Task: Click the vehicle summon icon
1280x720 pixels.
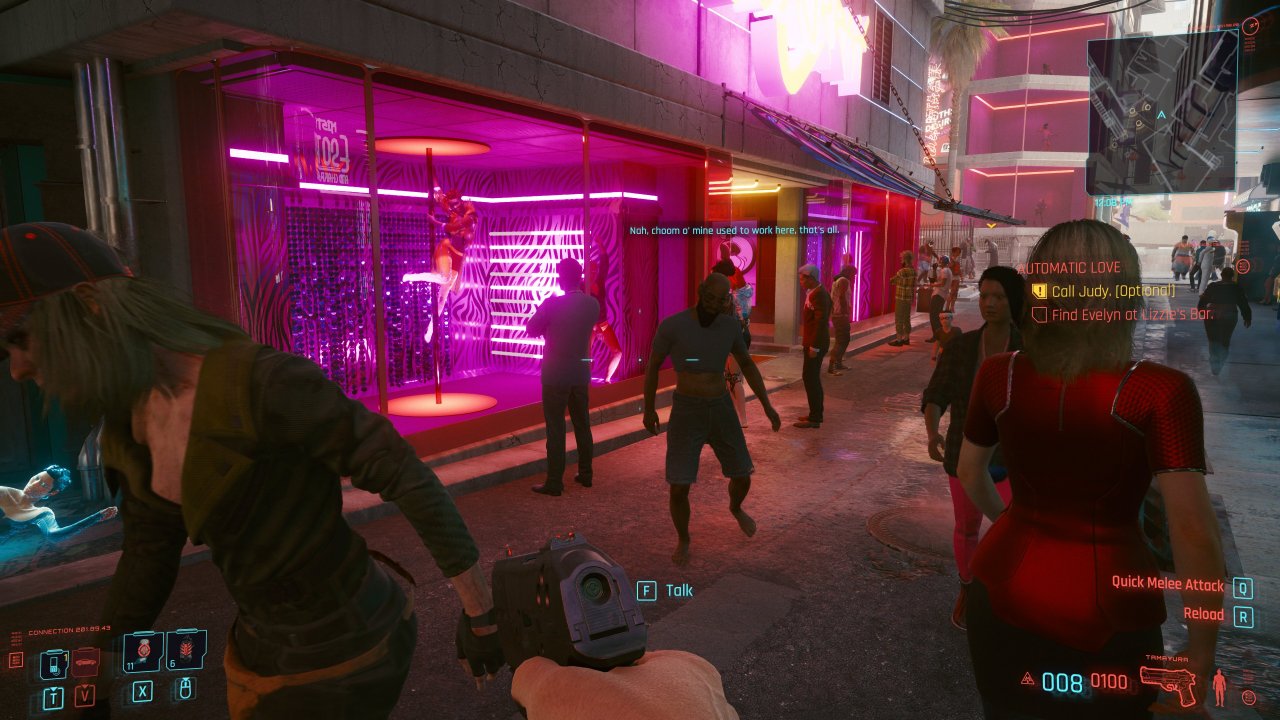Action: [x=85, y=662]
